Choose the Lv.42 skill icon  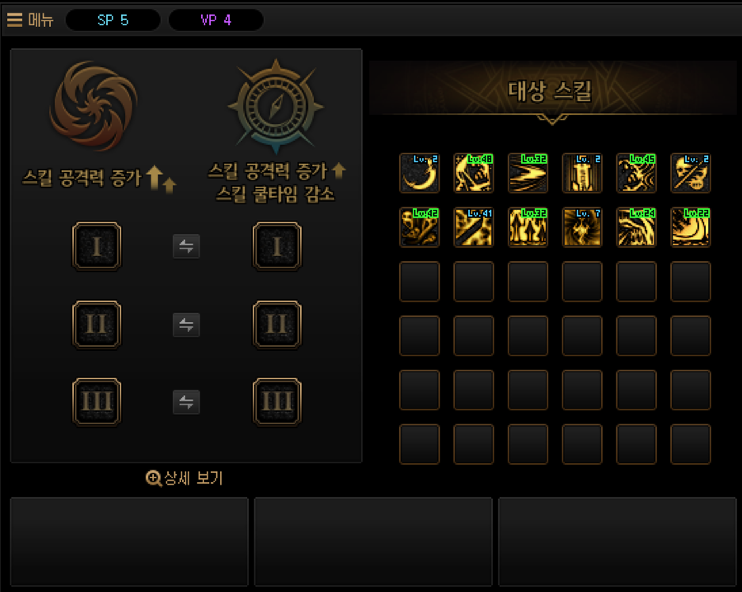[419, 227]
